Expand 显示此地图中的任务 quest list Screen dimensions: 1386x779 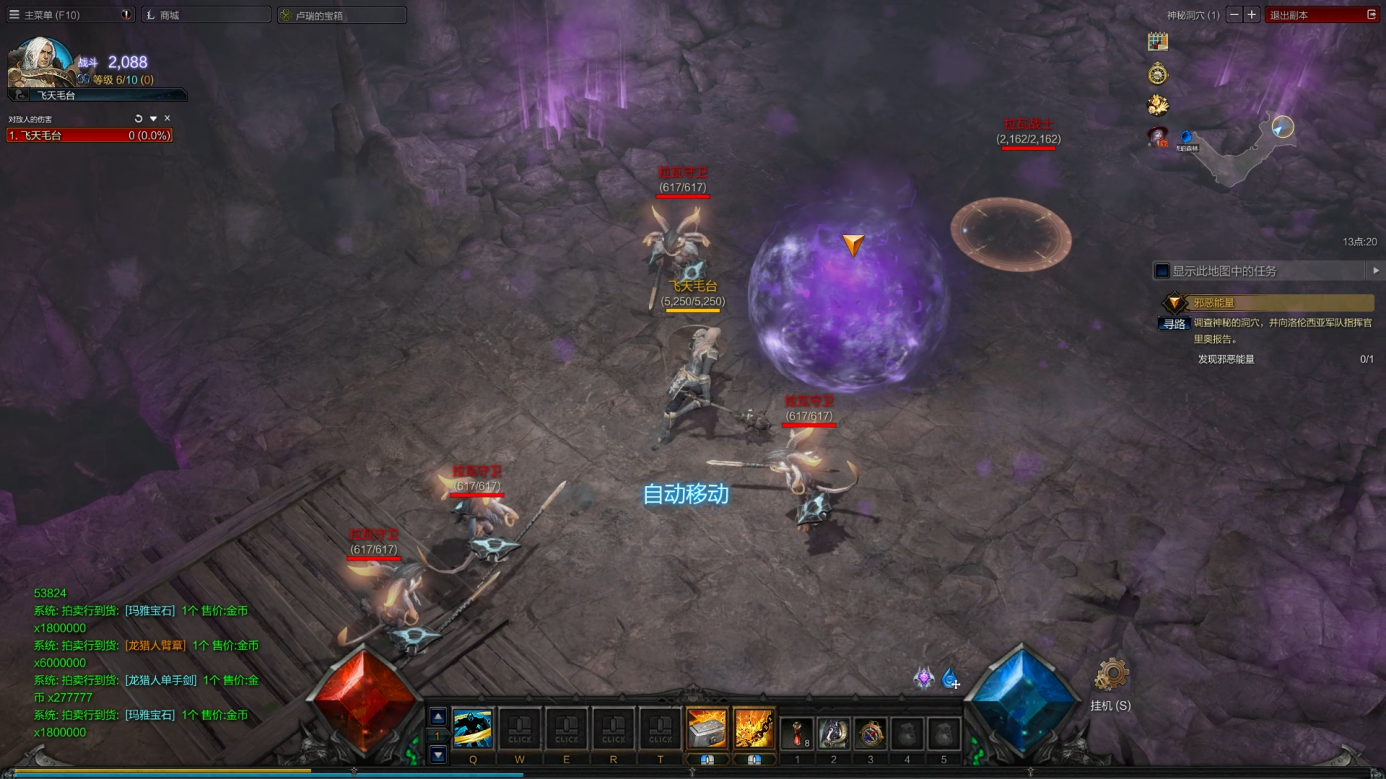click(x=1375, y=271)
